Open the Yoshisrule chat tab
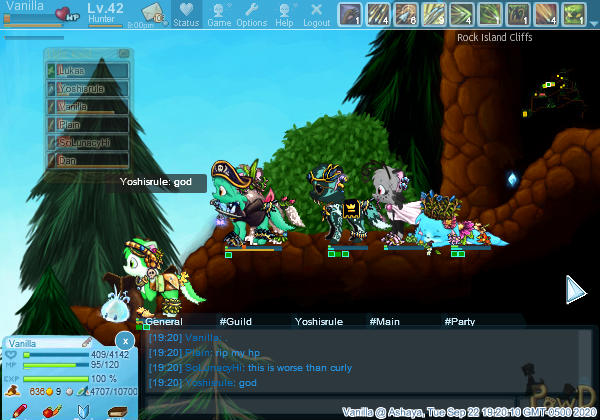This screenshot has width=600, height=420. point(318,322)
